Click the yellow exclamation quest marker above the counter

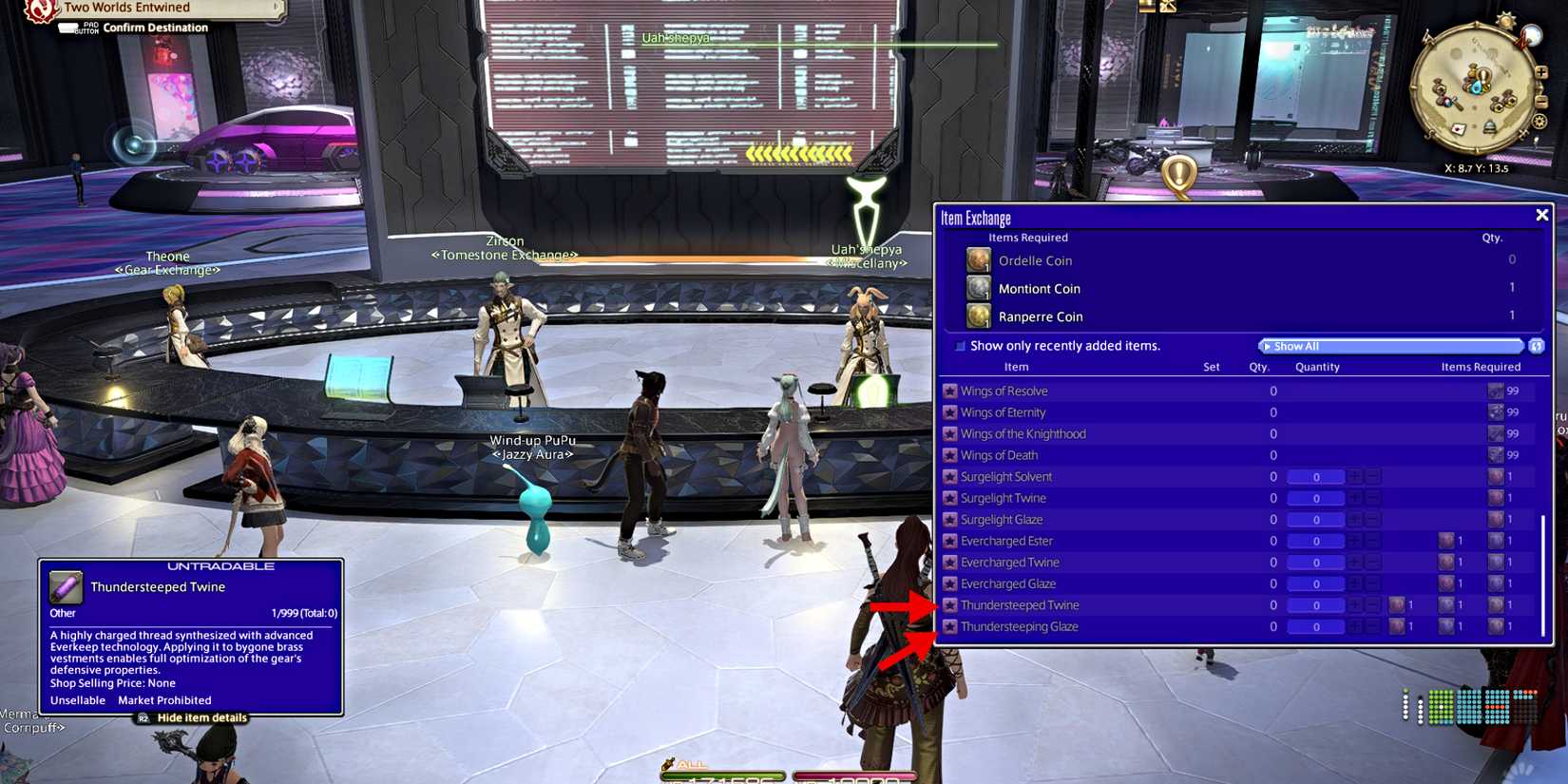[x=1181, y=174]
